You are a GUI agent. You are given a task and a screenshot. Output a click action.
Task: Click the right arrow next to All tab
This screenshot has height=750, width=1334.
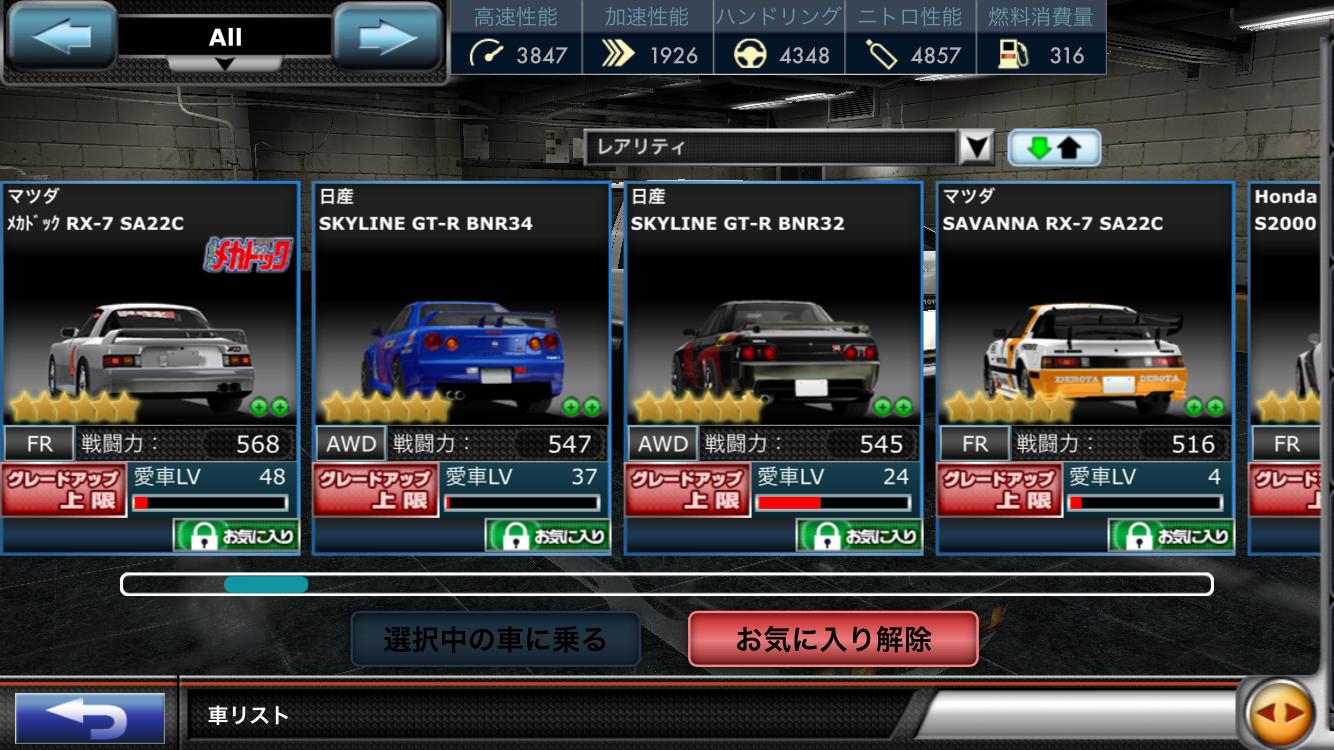(x=385, y=35)
